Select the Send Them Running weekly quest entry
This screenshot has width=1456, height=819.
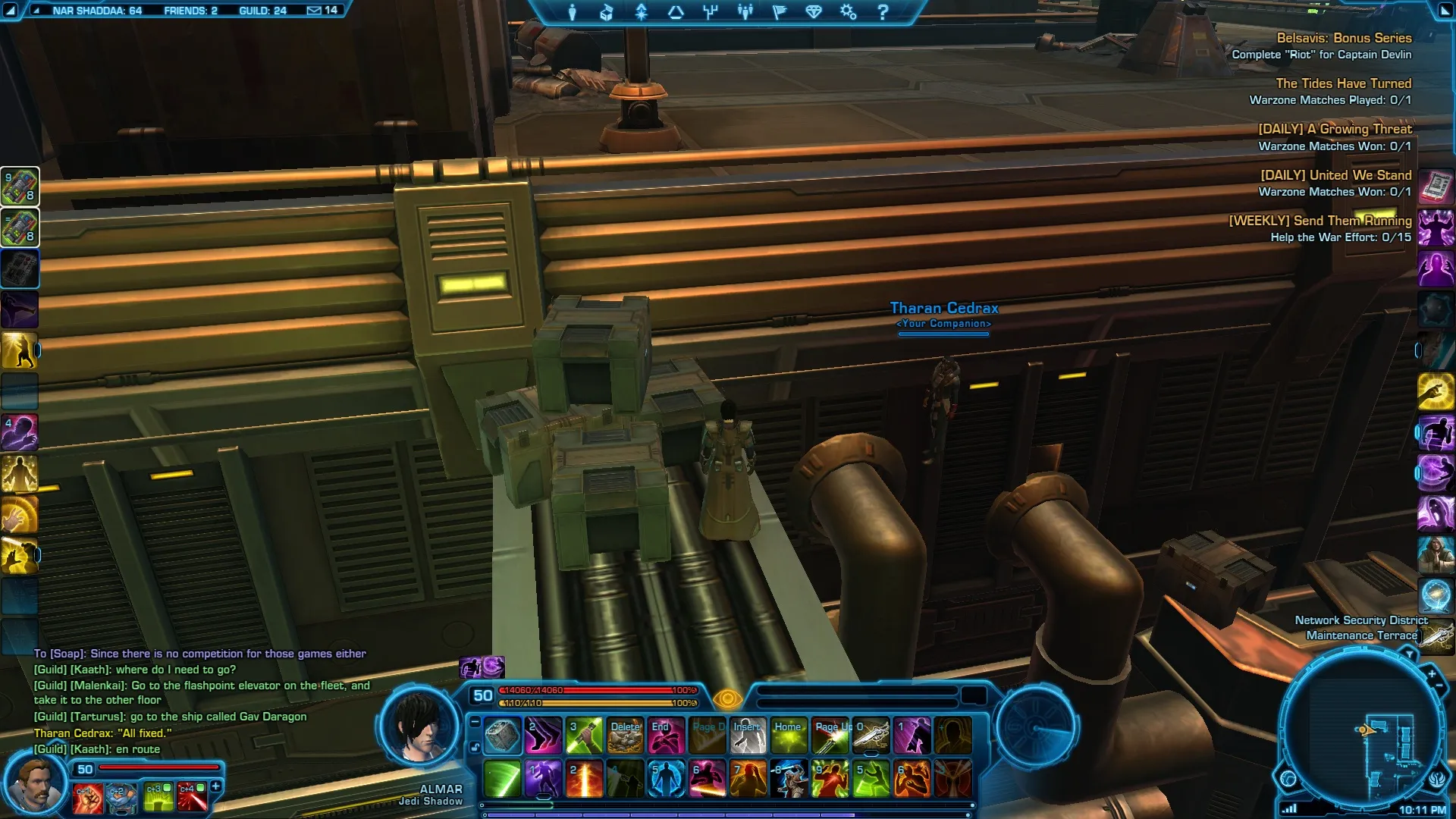[1319, 221]
